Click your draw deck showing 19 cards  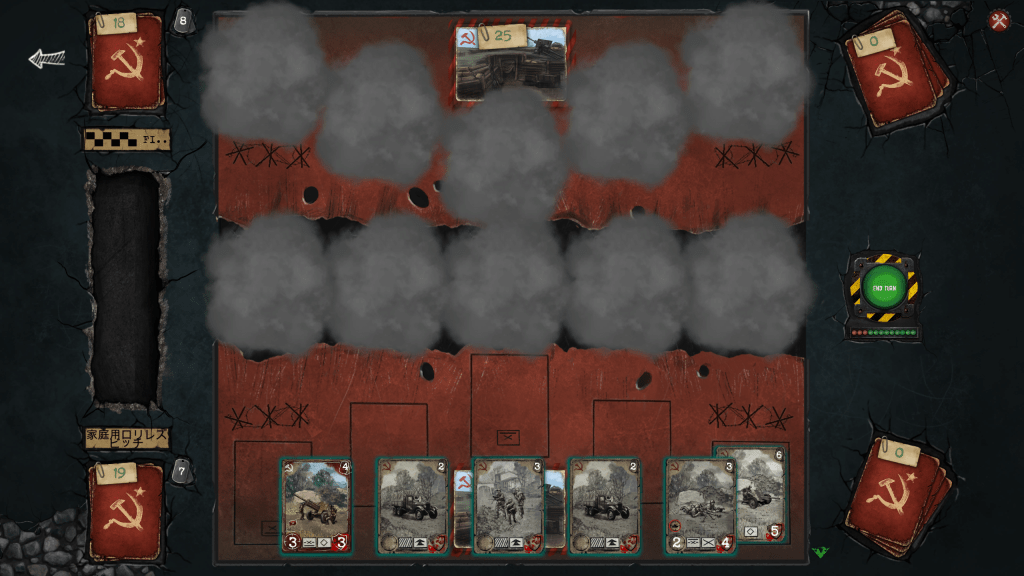click(x=126, y=510)
